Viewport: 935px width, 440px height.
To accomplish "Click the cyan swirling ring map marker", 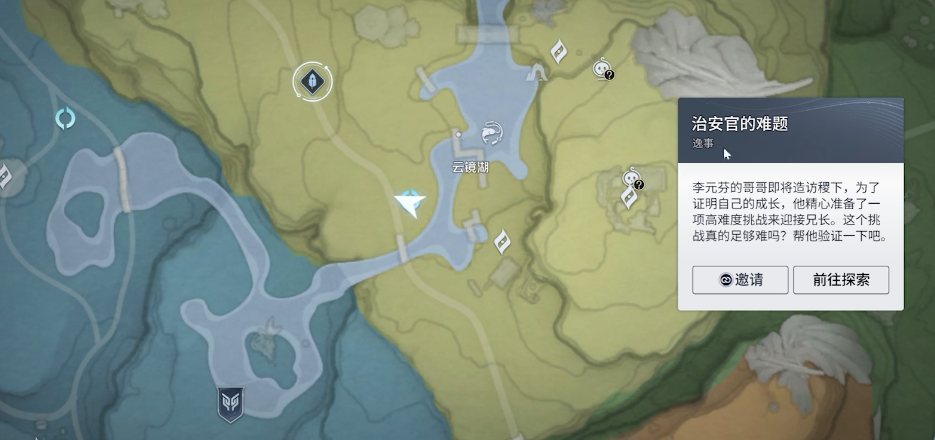I will [x=65, y=120].
